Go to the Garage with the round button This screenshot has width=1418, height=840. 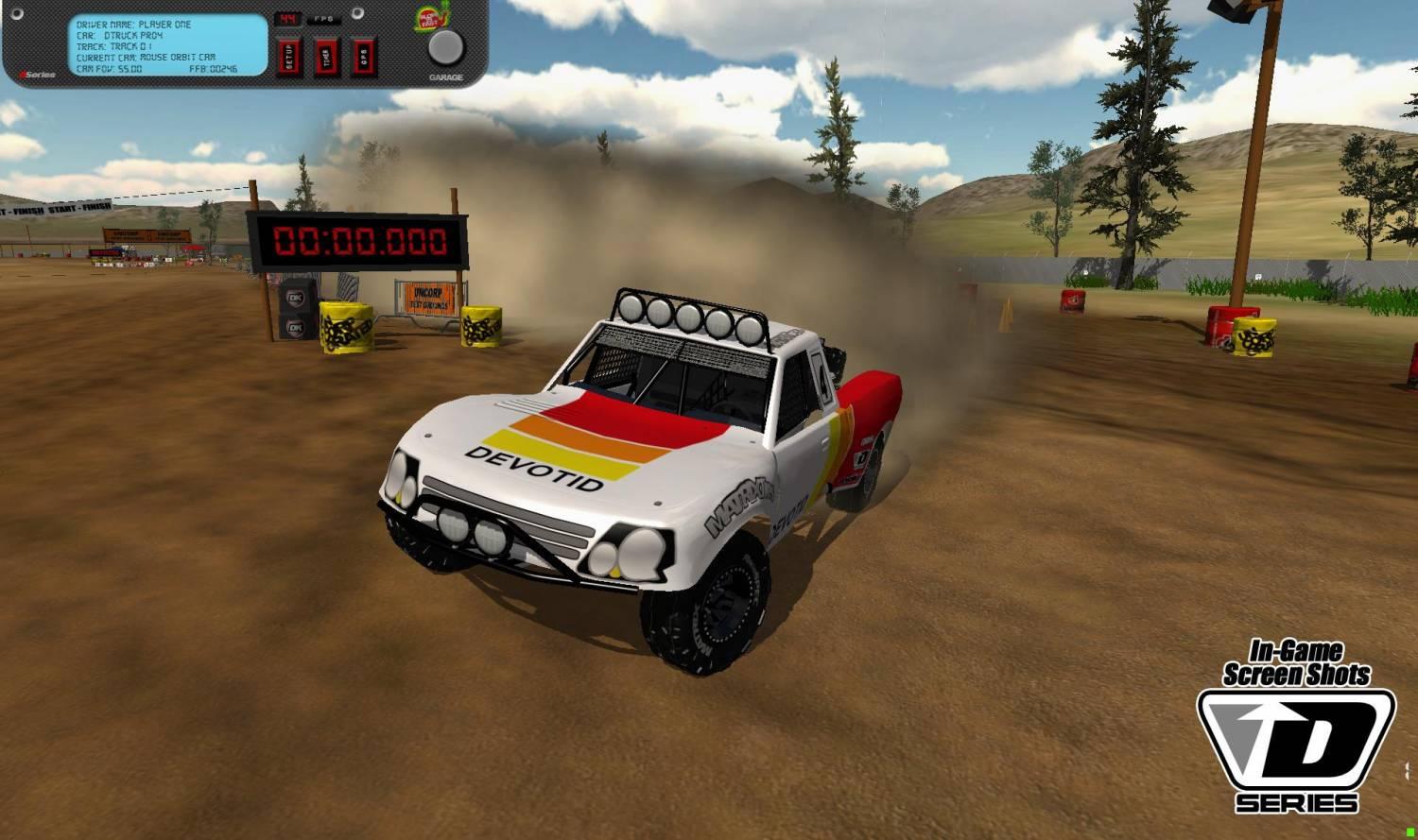tap(446, 48)
